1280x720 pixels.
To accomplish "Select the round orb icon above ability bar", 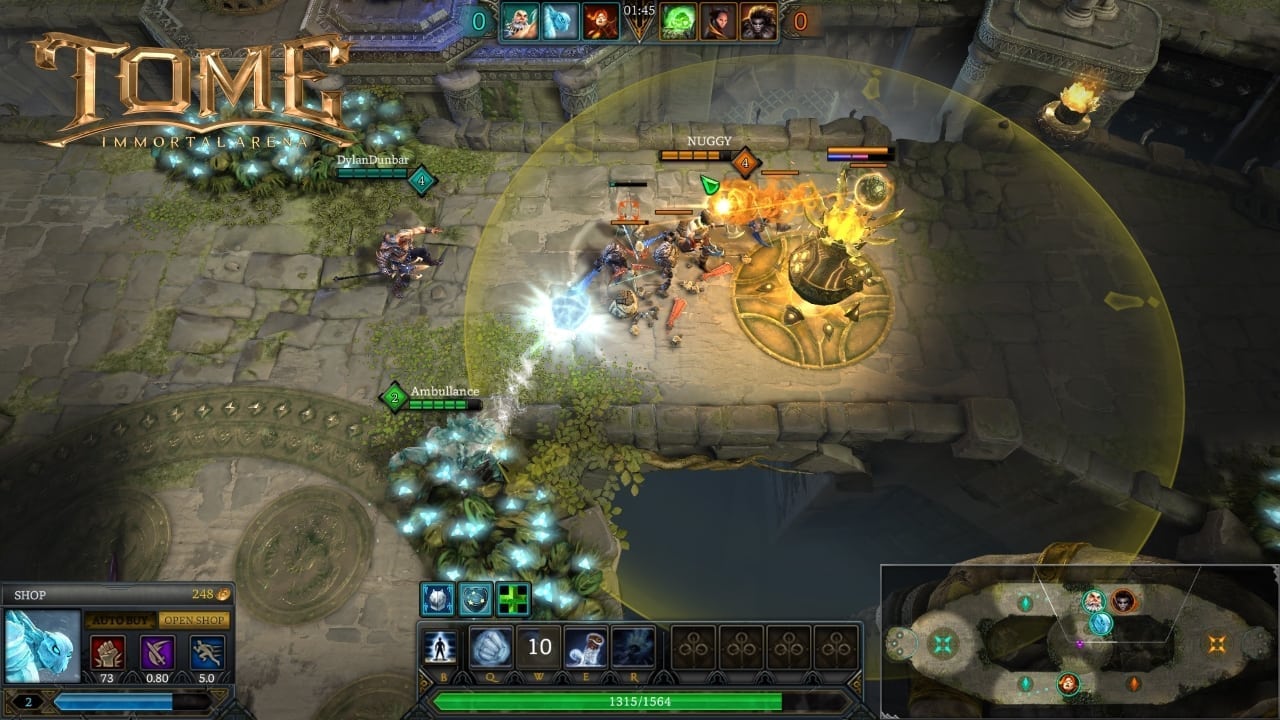I will [476, 599].
